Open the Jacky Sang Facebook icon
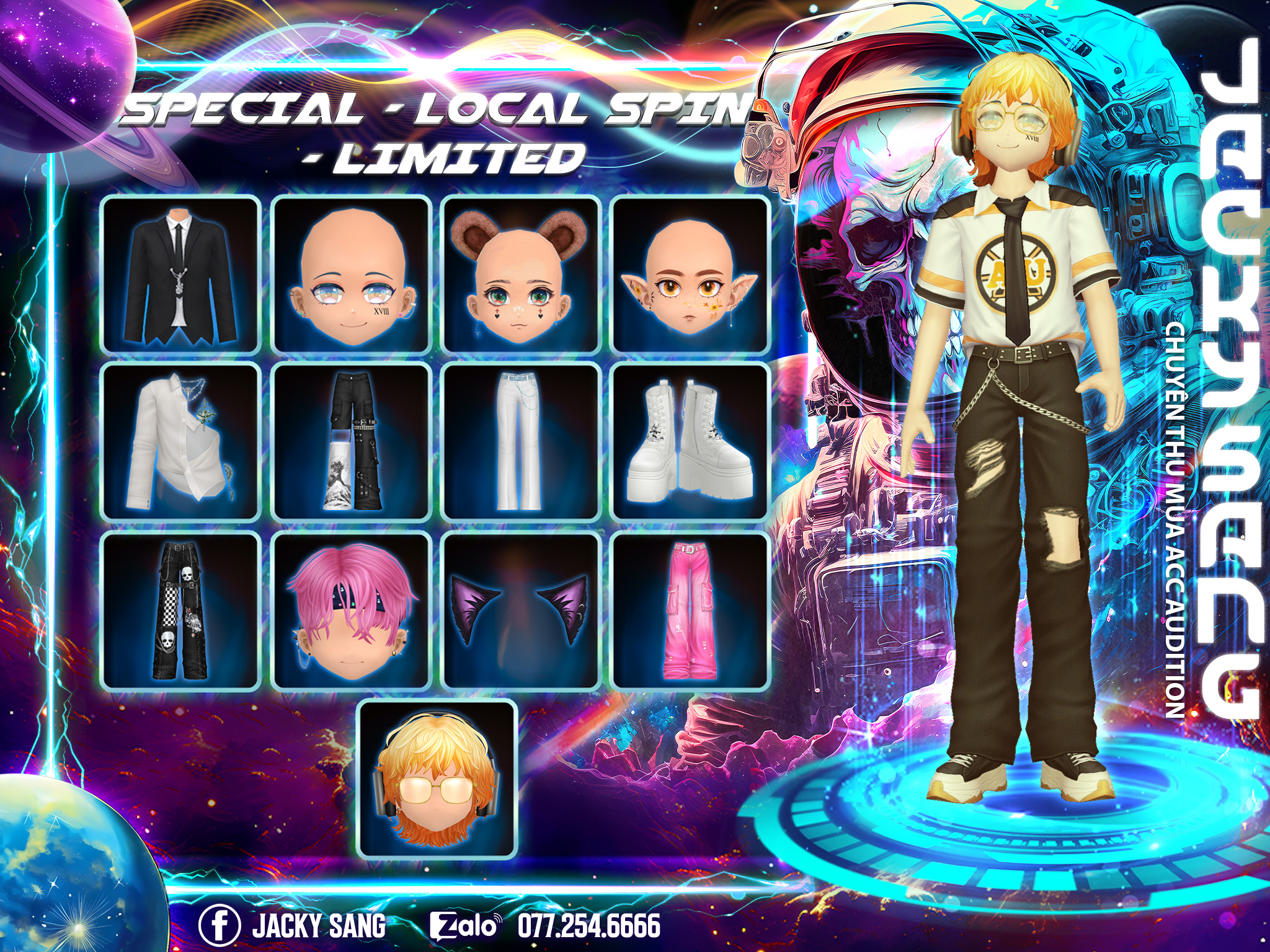The image size is (1270, 952). pyautogui.click(x=219, y=925)
